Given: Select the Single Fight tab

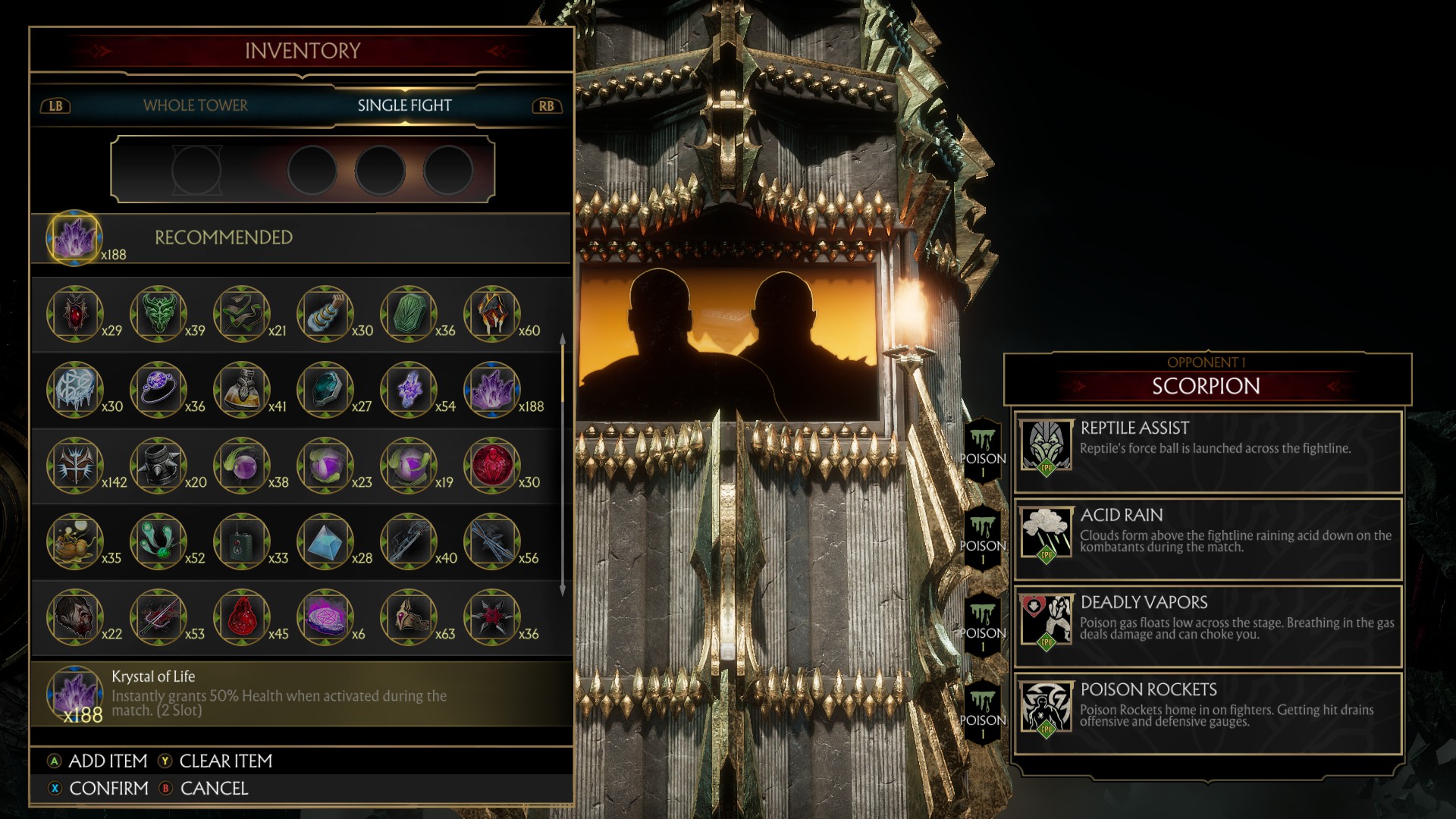Looking at the screenshot, I should tap(404, 105).
